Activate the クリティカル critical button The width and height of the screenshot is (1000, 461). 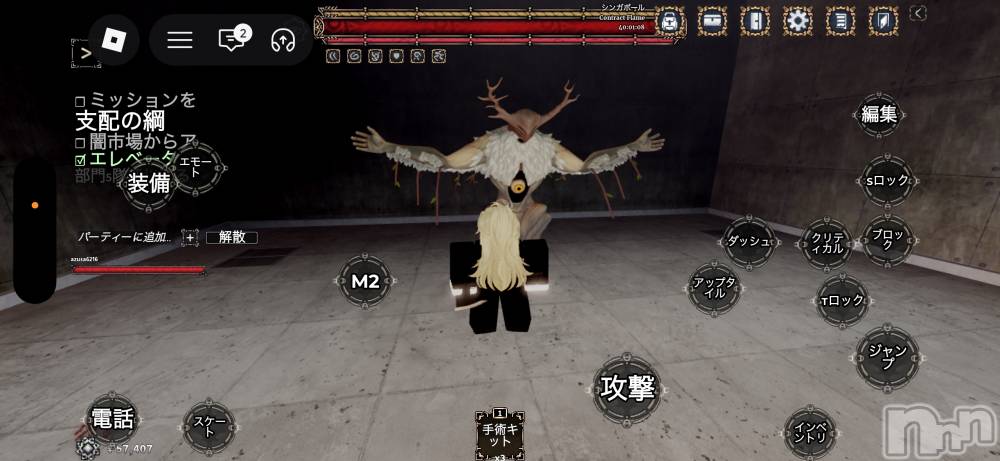pyautogui.click(x=827, y=242)
